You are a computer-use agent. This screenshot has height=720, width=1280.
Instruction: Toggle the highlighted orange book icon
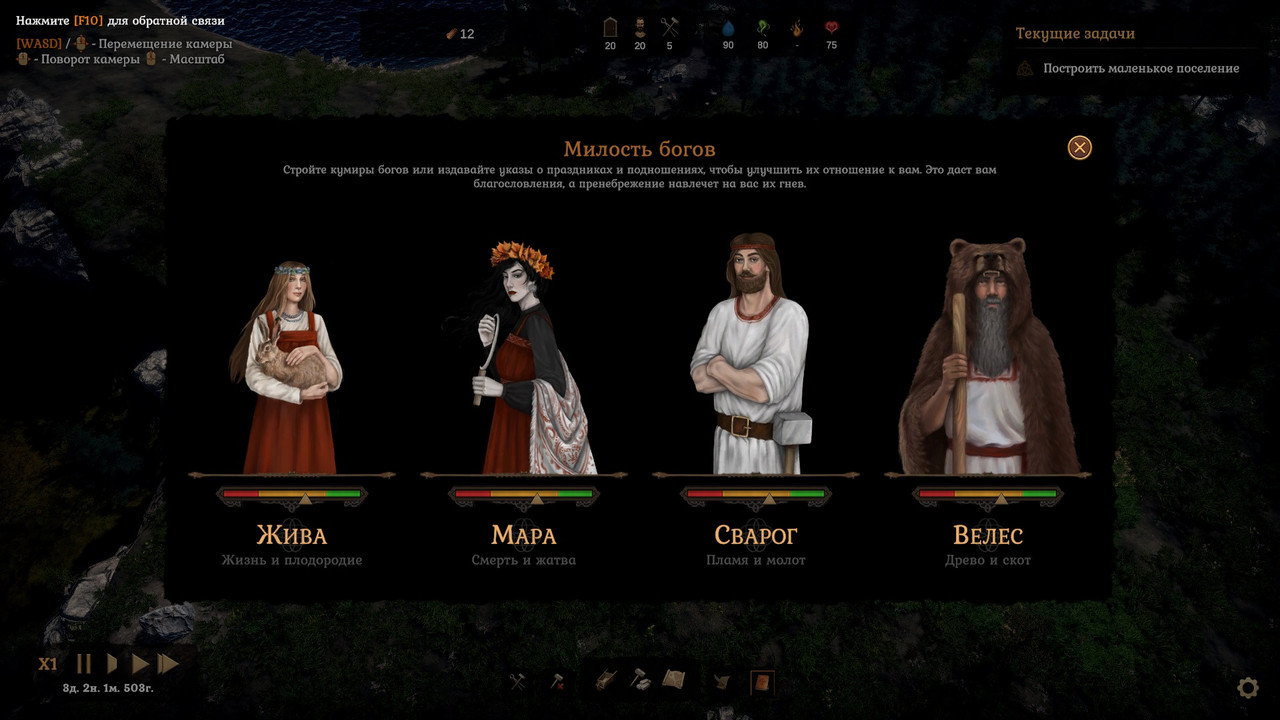tap(762, 682)
